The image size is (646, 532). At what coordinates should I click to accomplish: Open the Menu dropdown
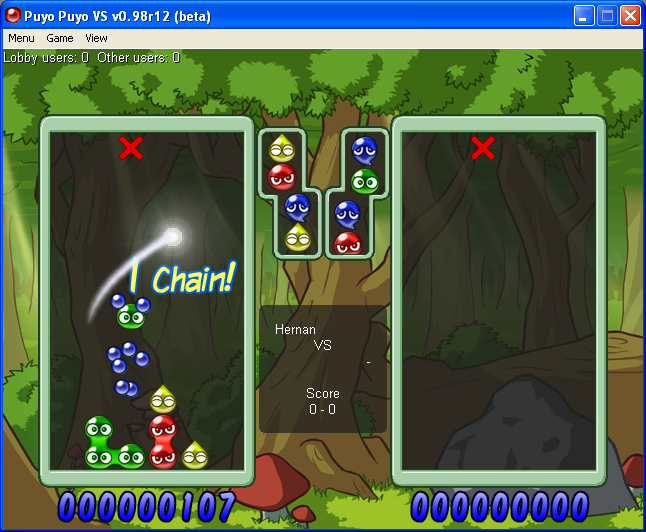click(21, 38)
